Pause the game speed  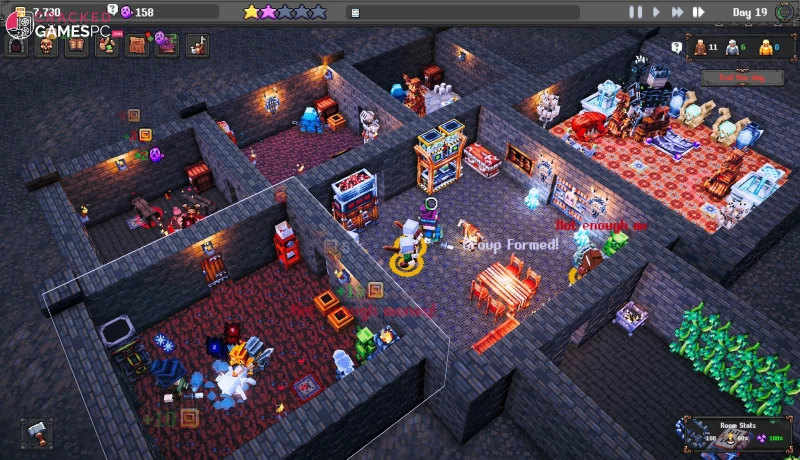click(x=635, y=12)
